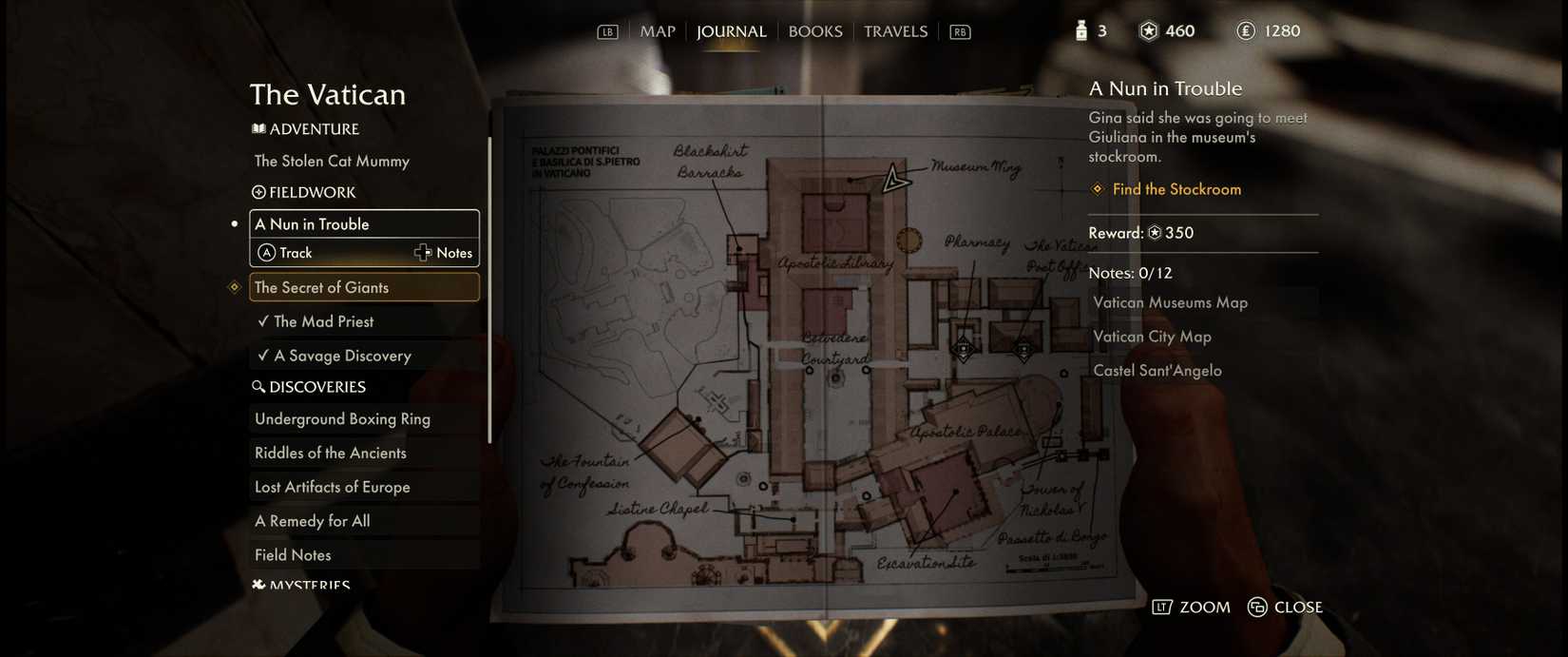Track the A Nun in Trouble quest
The height and width of the screenshot is (657, 1568).
(286, 253)
